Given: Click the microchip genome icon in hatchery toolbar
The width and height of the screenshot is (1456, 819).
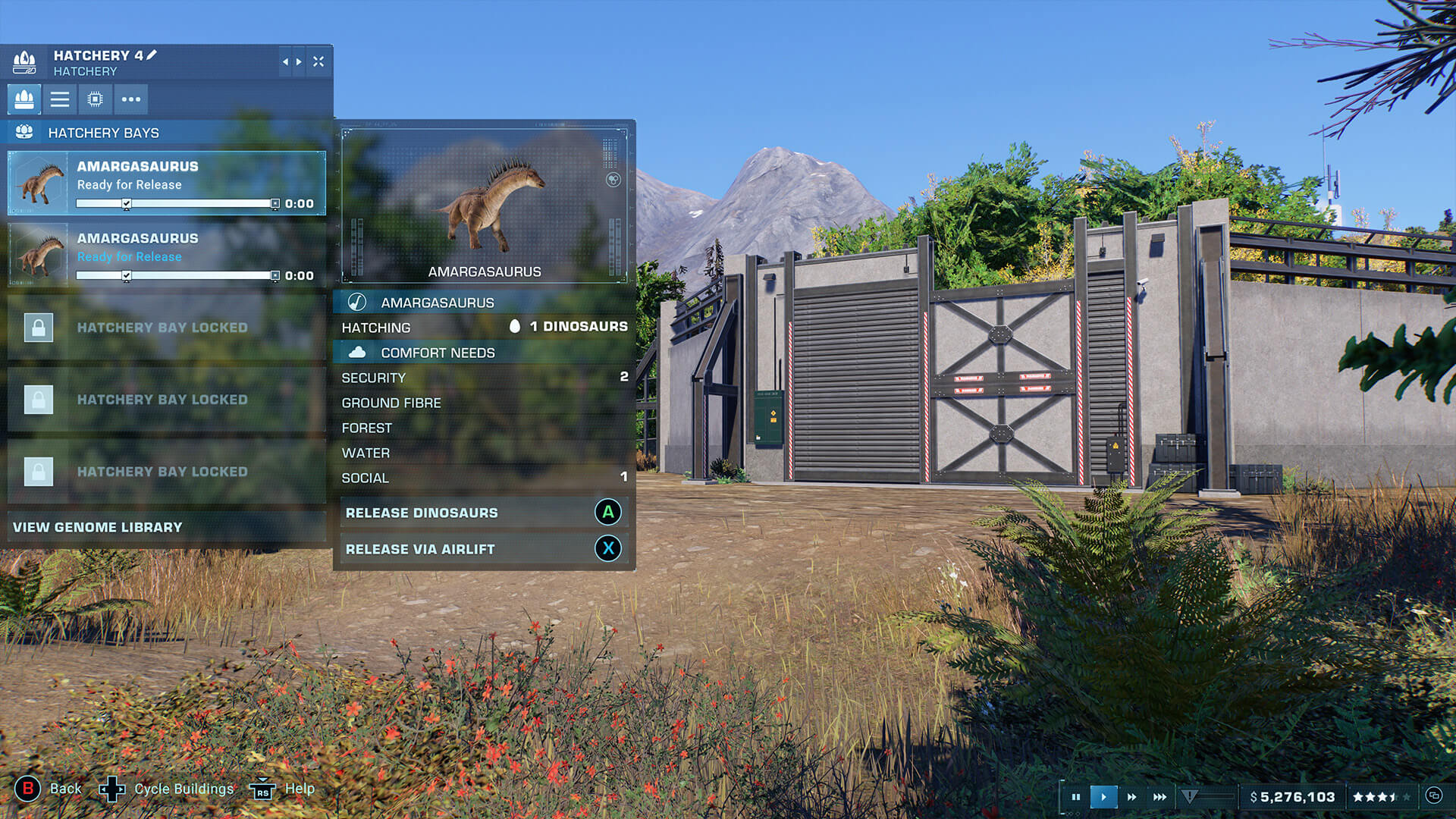Looking at the screenshot, I should [x=95, y=99].
